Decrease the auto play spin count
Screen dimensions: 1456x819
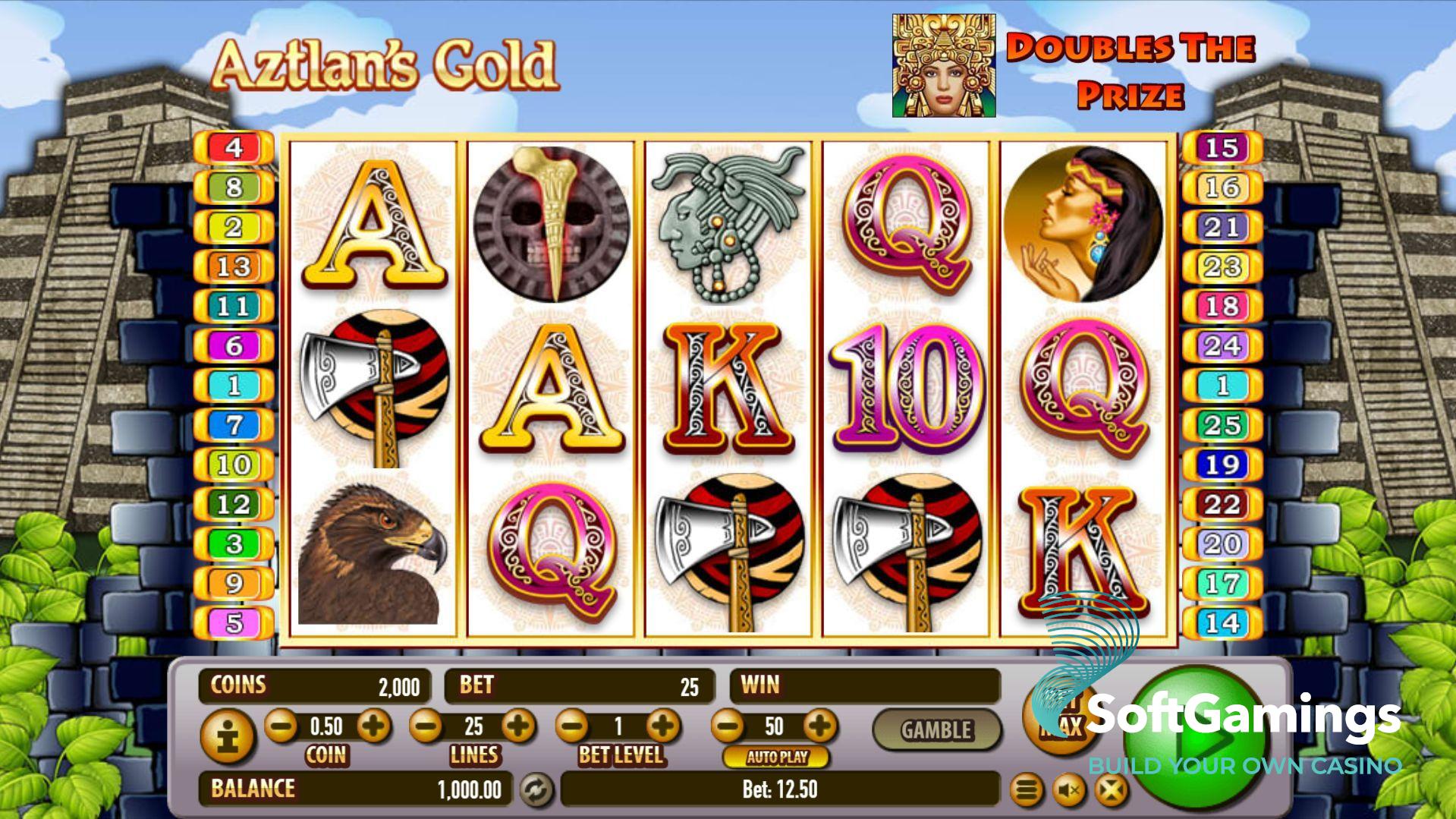tap(728, 726)
